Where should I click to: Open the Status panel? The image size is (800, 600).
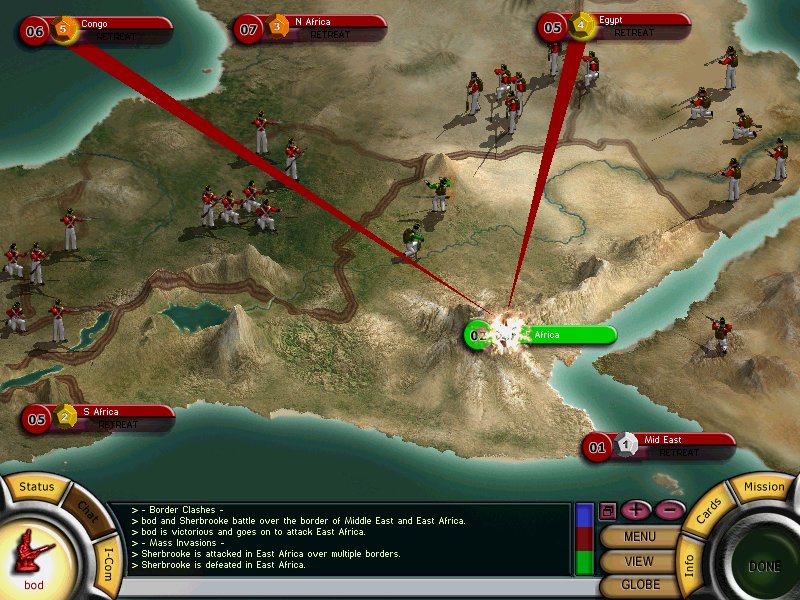click(x=37, y=488)
